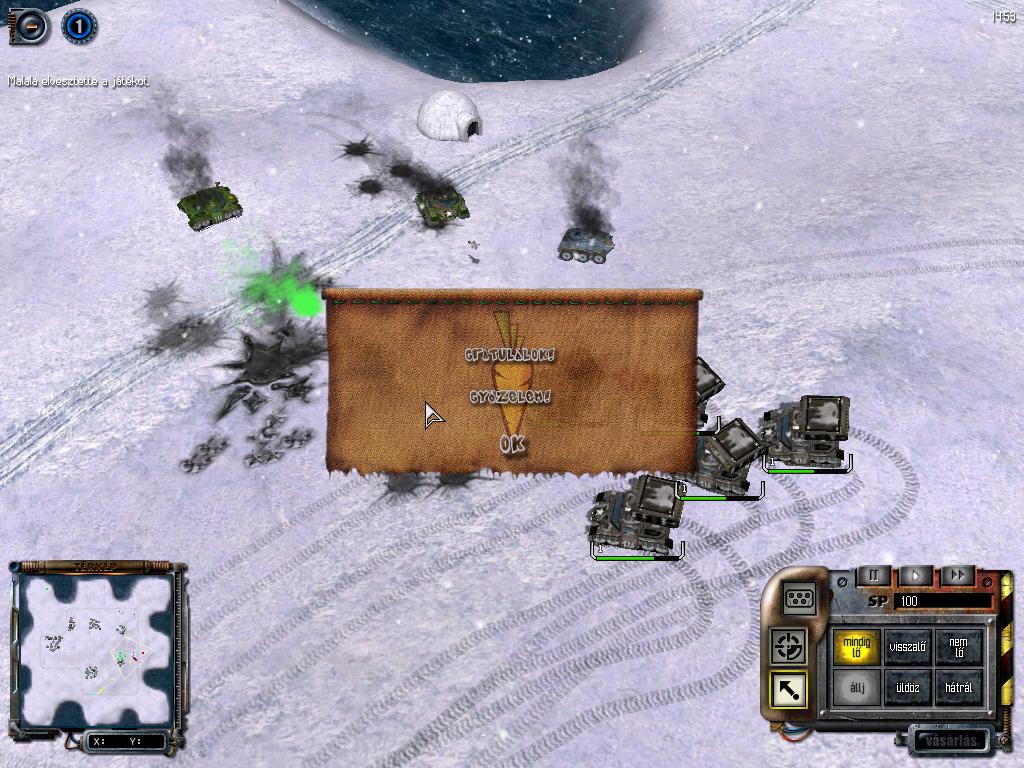Choose the 'visszalő' return-fire mode
This screenshot has width=1024, height=768.
point(909,647)
